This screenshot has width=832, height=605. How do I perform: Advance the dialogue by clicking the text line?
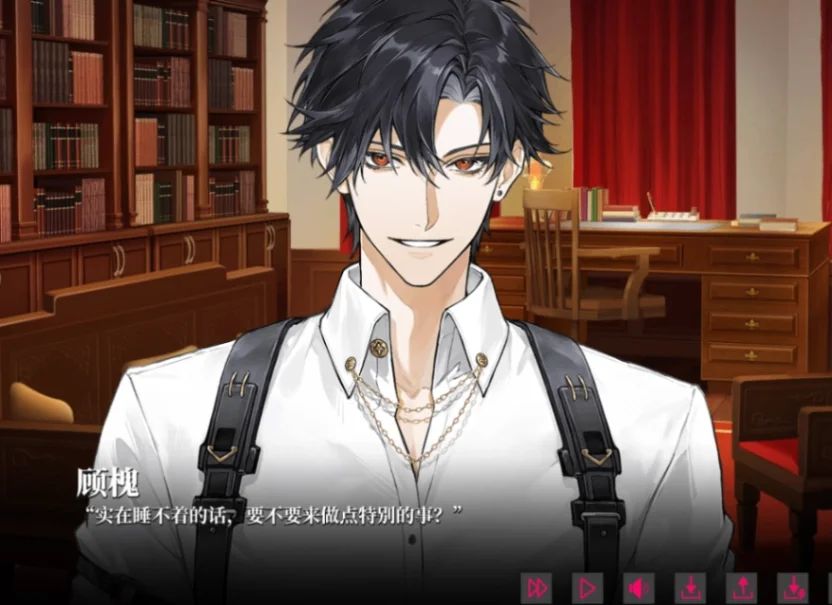click(x=274, y=515)
